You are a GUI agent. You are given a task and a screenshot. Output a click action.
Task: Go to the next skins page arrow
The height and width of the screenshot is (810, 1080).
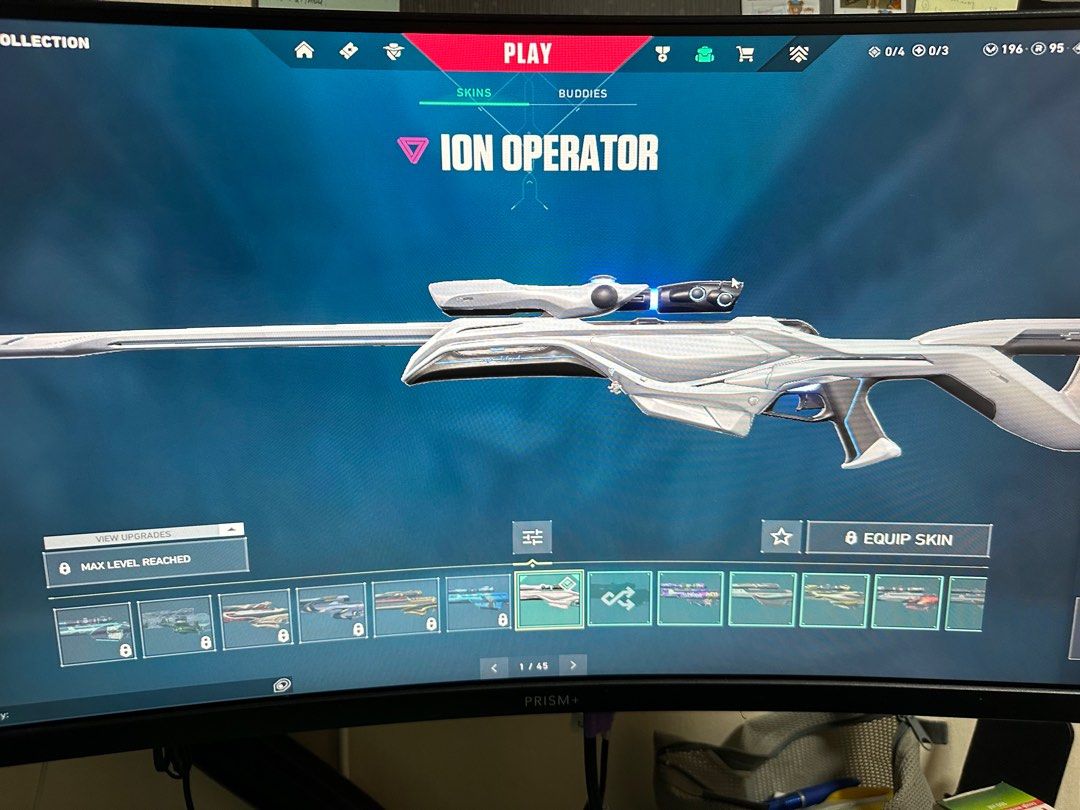pyautogui.click(x=572, y=665)
